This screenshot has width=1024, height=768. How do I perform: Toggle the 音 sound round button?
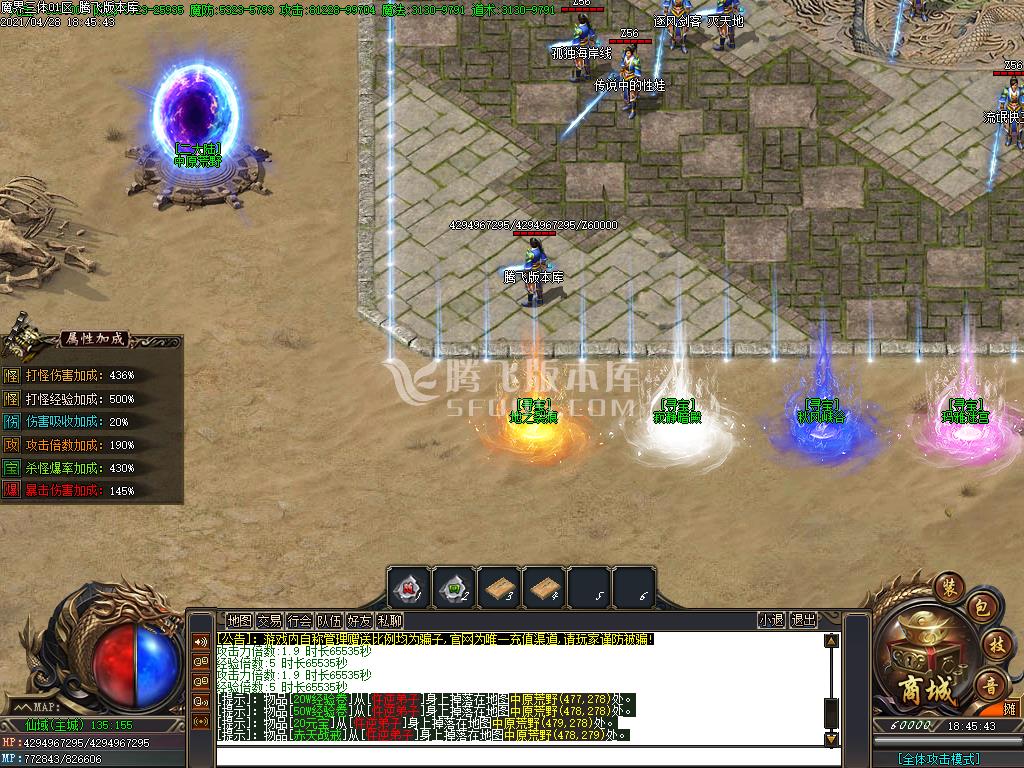pyautogui.click(x=991, y=684)
